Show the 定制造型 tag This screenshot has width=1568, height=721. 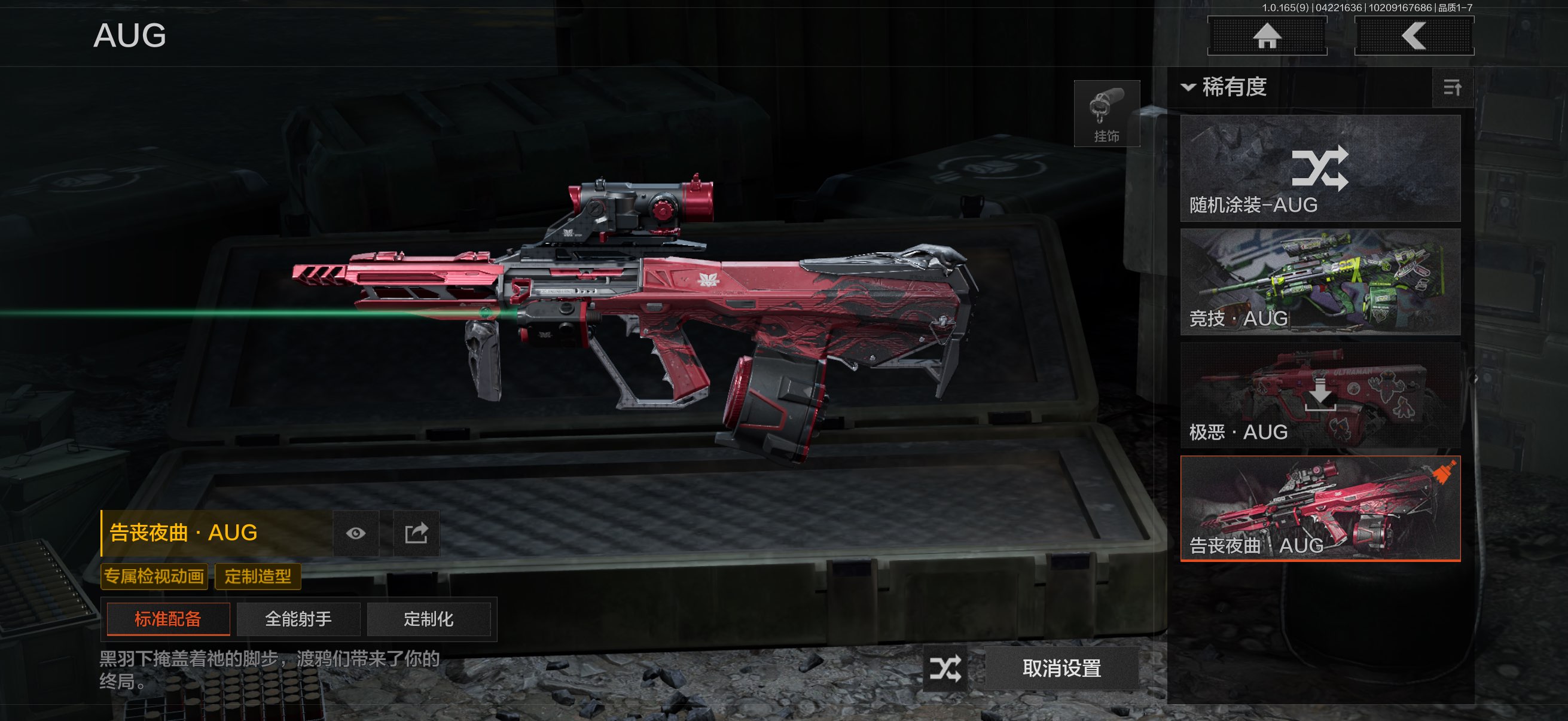tap(258, 576)
